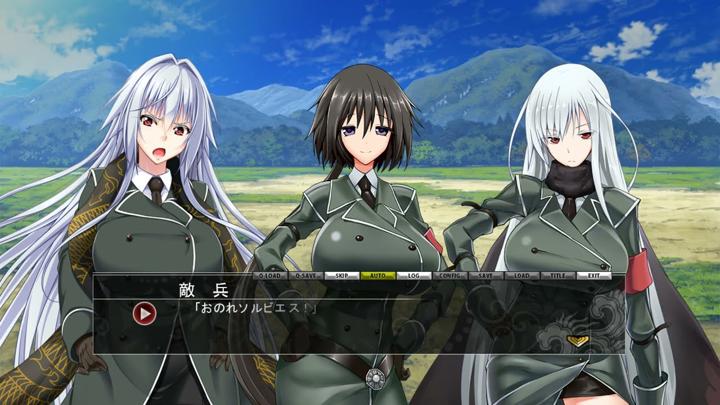Screen dimensions: 720x405
Task: Click the red voice replay arrow icon
Action: click(x=145, y=313)
